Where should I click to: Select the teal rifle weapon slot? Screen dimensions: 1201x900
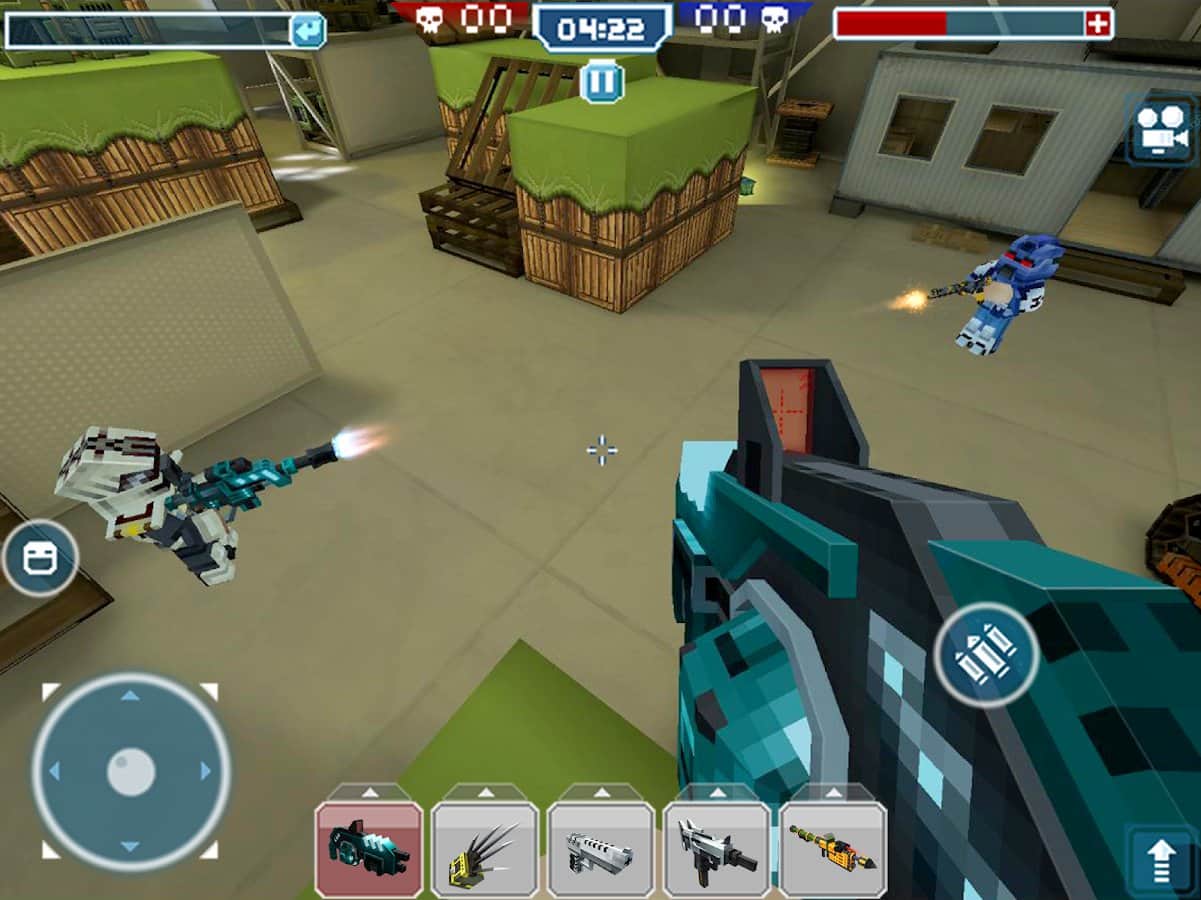(369, 848)
